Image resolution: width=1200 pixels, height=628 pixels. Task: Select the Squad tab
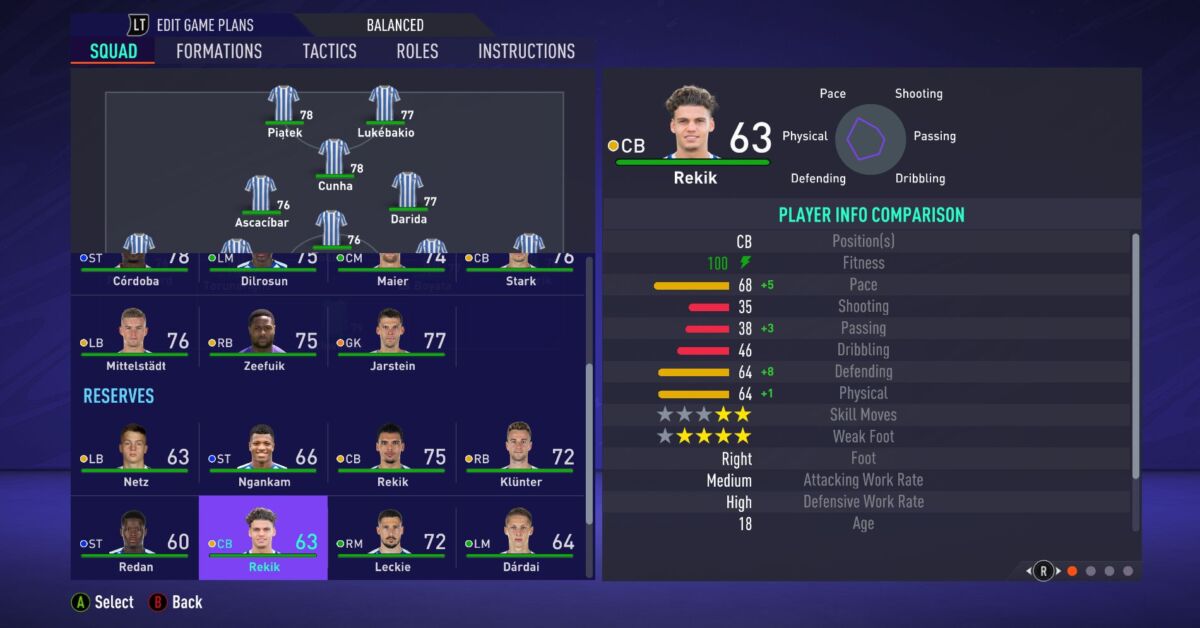click(113, 51)
